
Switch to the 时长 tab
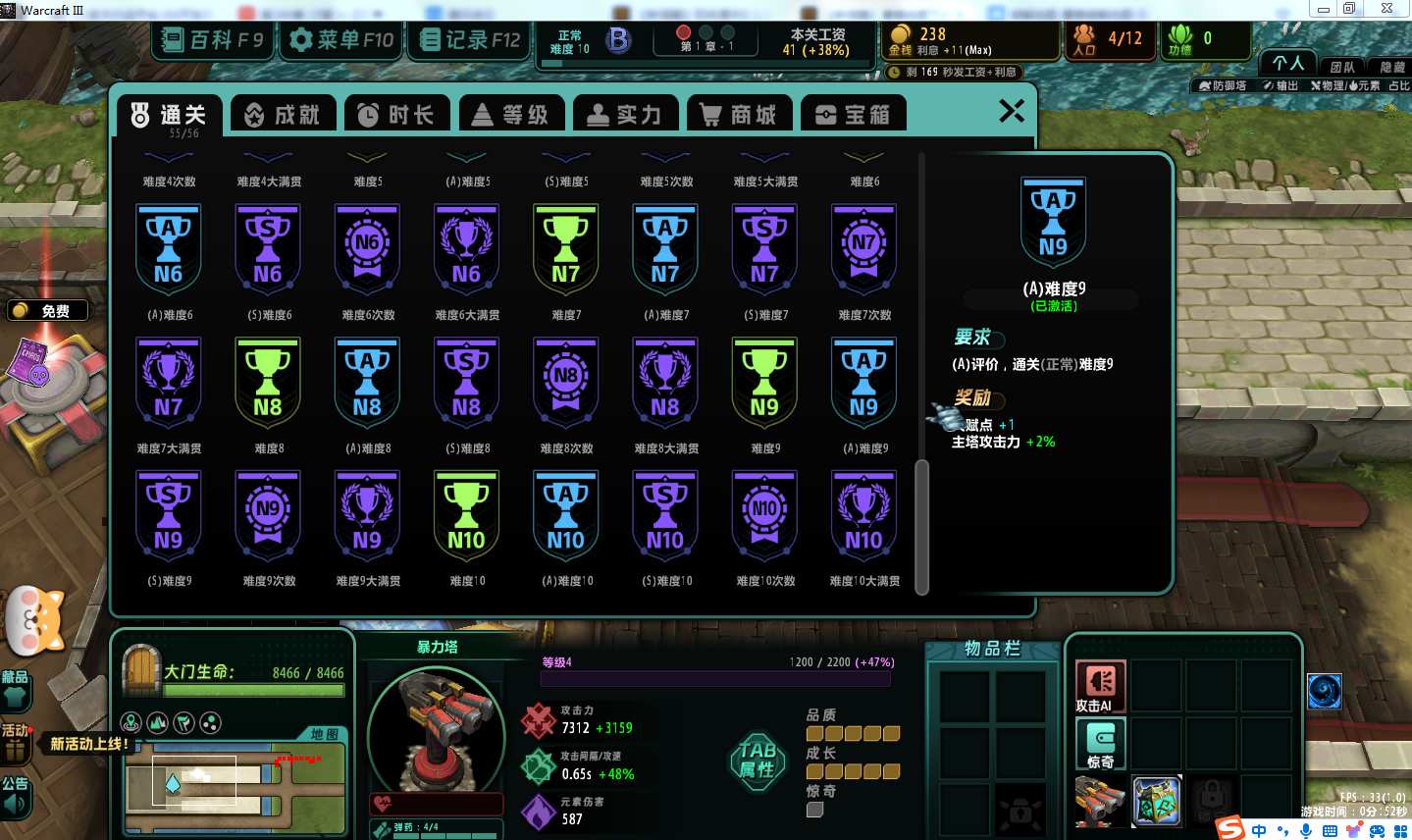pyautogui.click(x=395, y=115)
